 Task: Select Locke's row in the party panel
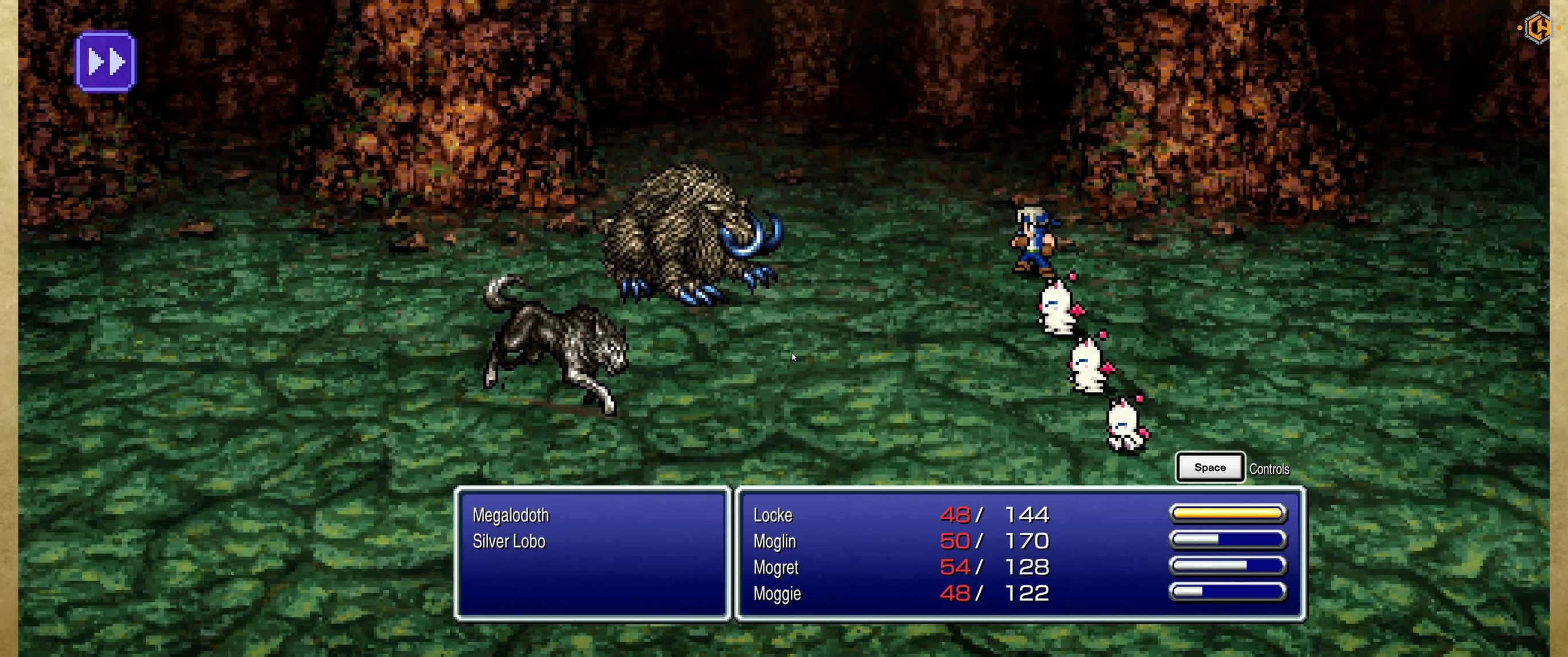[773, 515]
